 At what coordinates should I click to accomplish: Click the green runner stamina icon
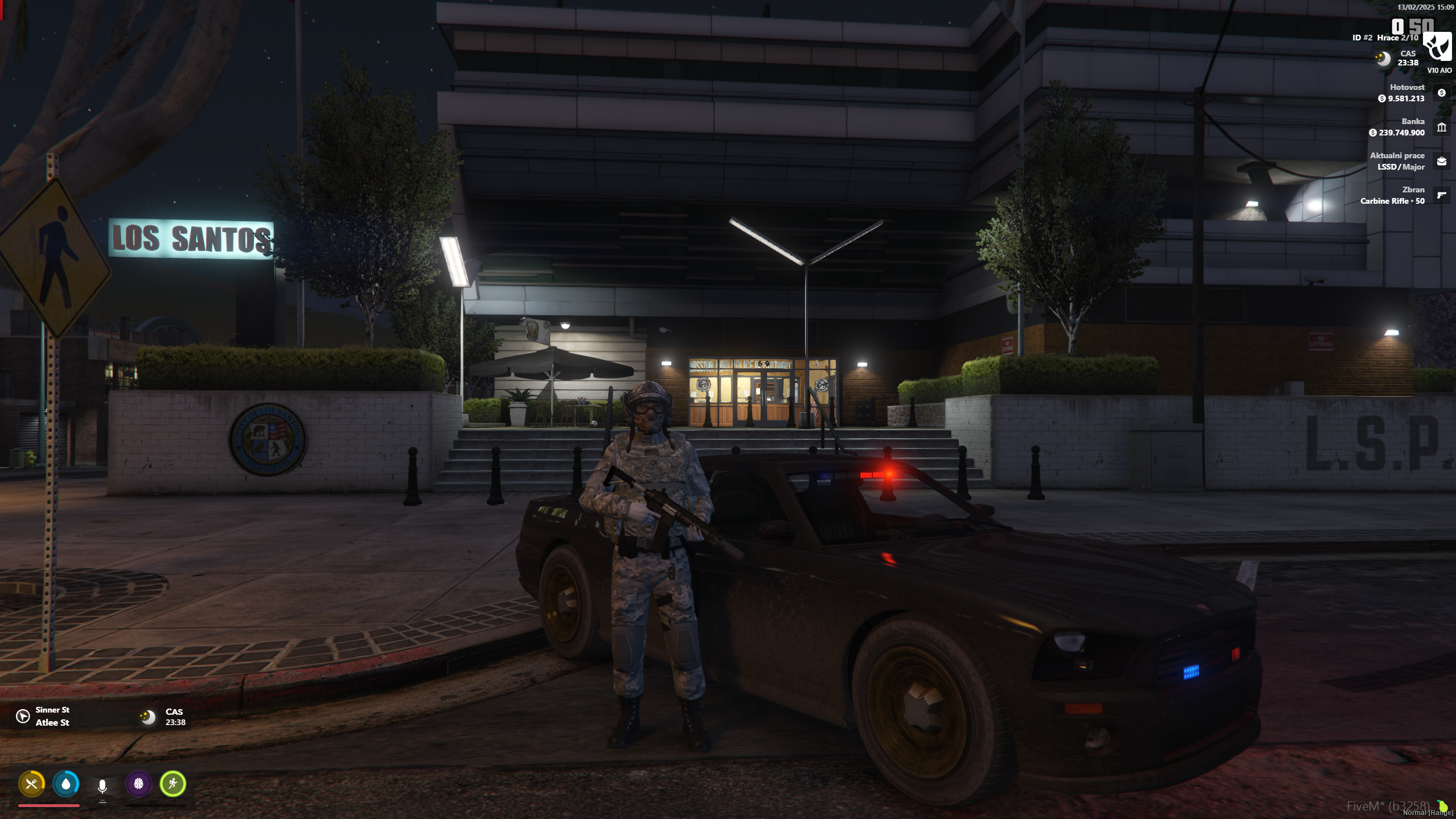coord(174,784)
